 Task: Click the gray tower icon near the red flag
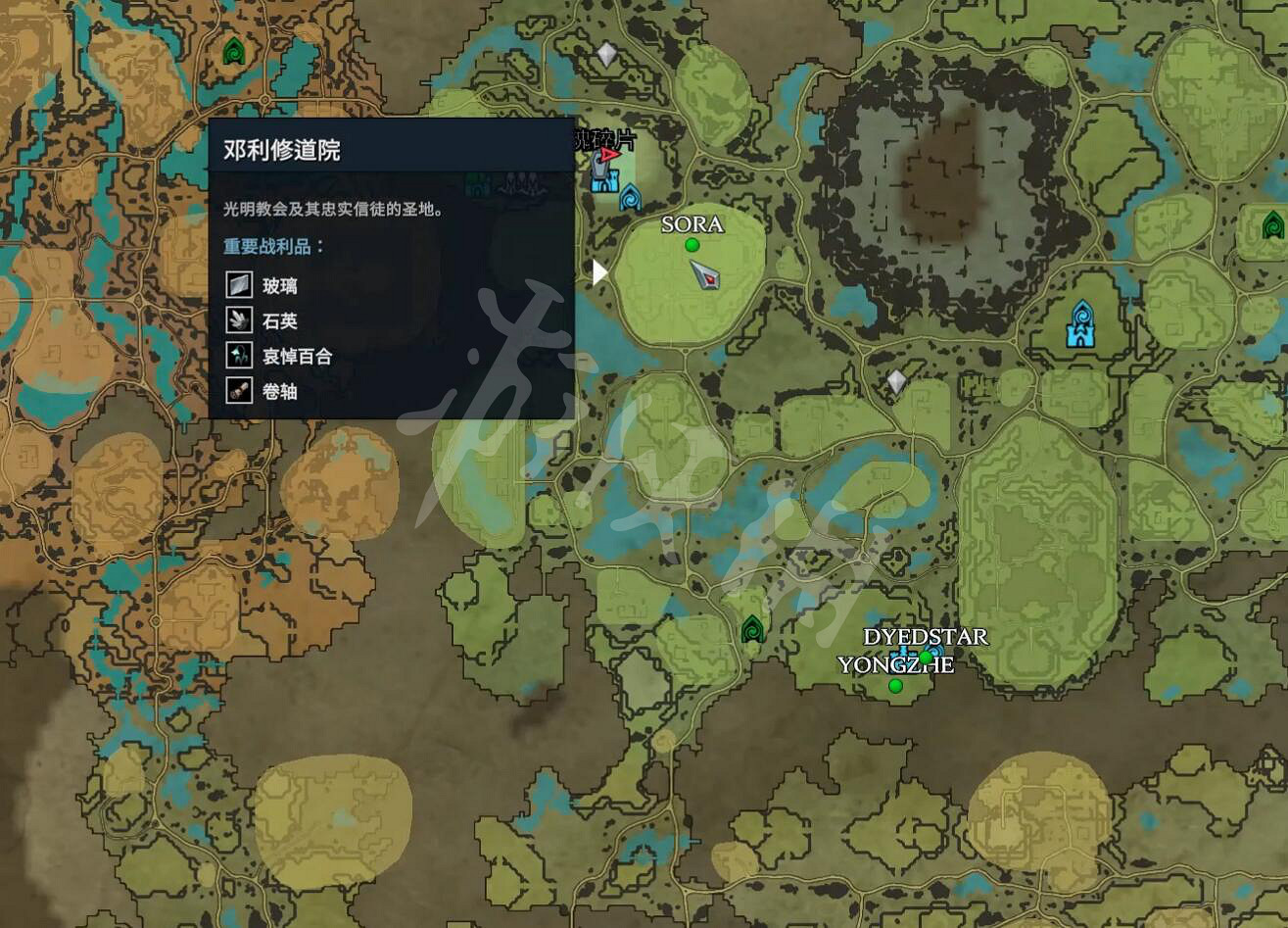(x=599, y=169)
